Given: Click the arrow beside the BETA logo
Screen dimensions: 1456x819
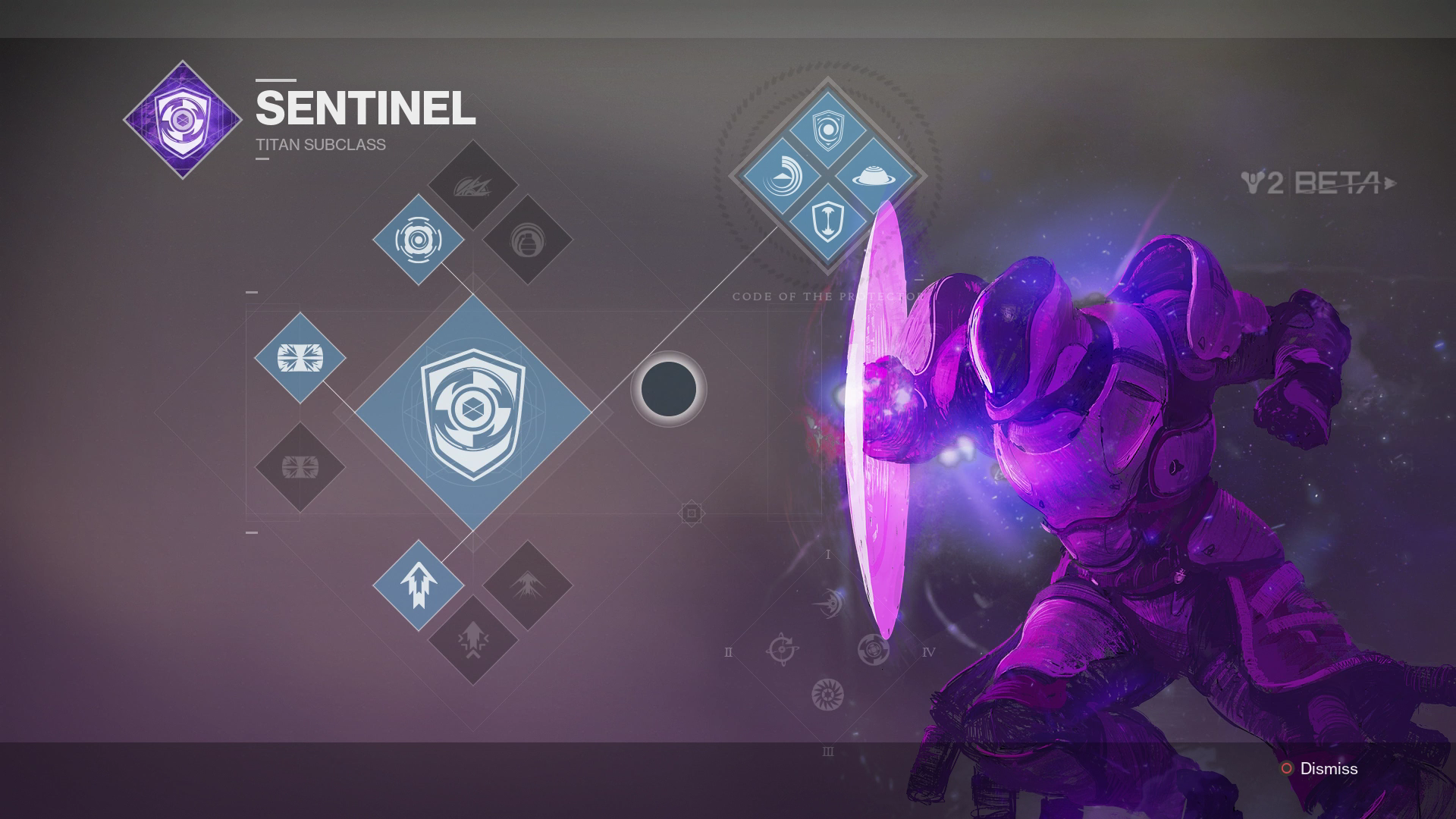Looking at the screenshot, I should point(1390,182).
